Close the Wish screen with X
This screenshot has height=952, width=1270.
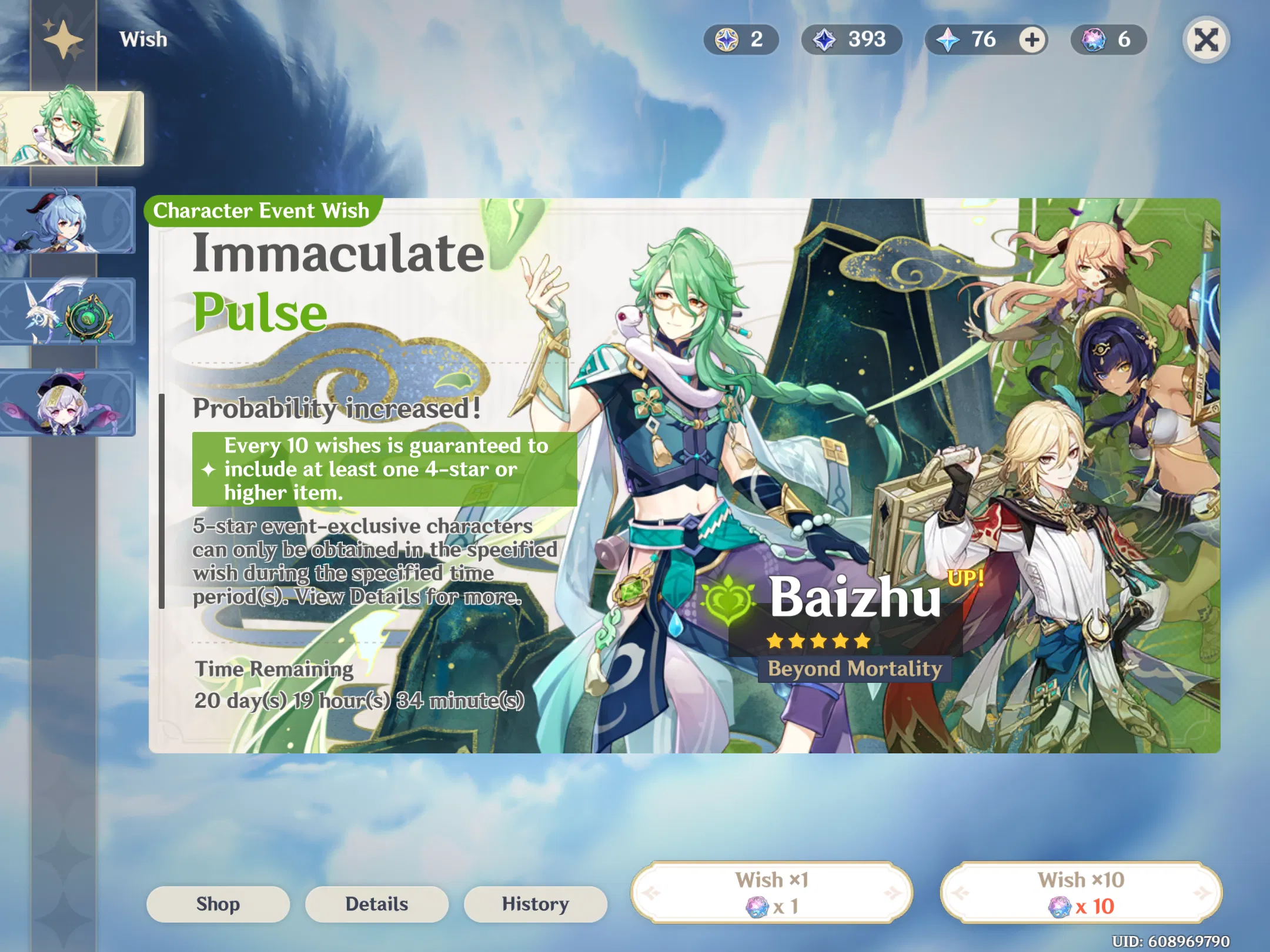(x=1206, y=39)
